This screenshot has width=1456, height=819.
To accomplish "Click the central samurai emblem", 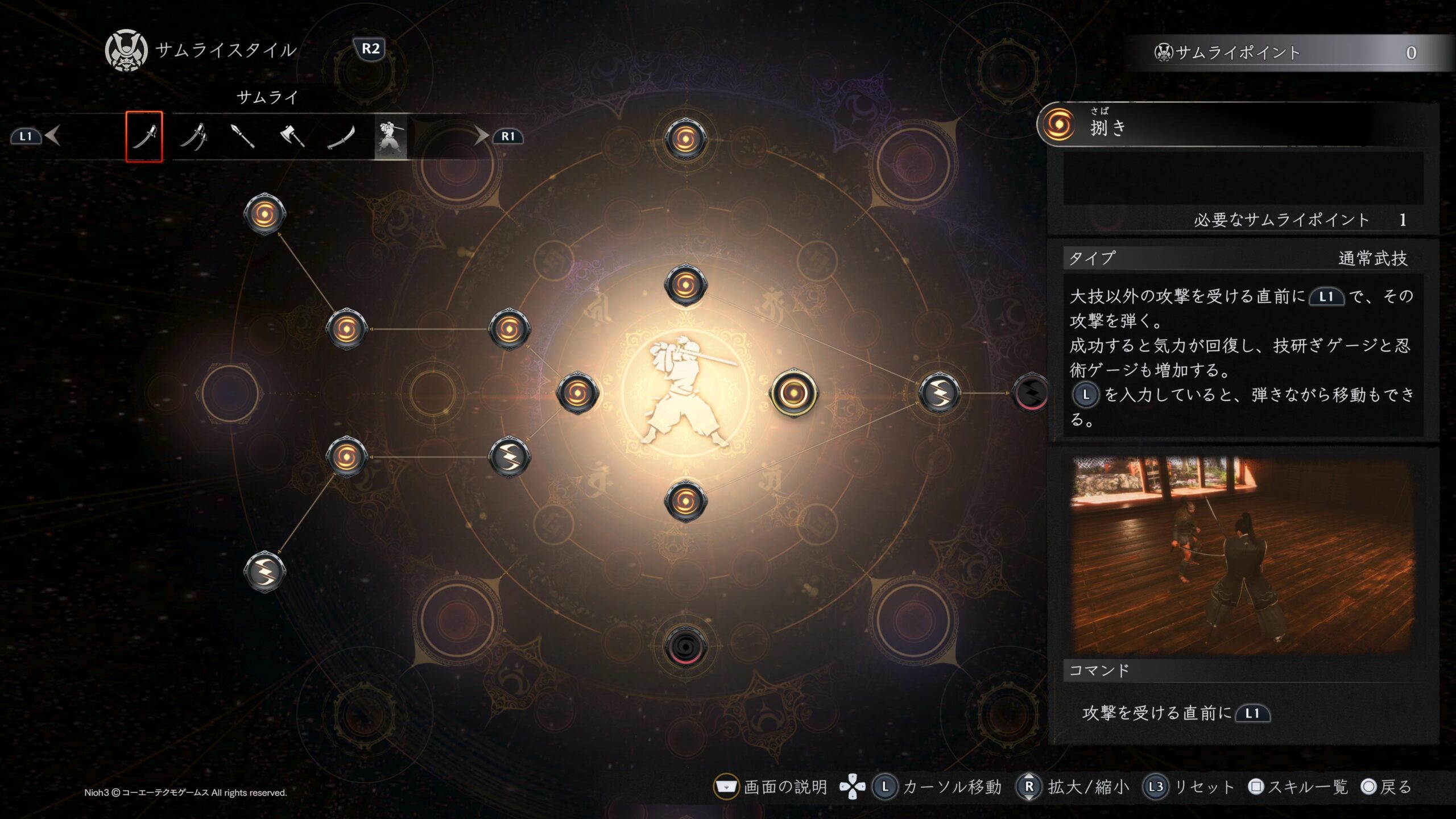I will pos(685,392).
